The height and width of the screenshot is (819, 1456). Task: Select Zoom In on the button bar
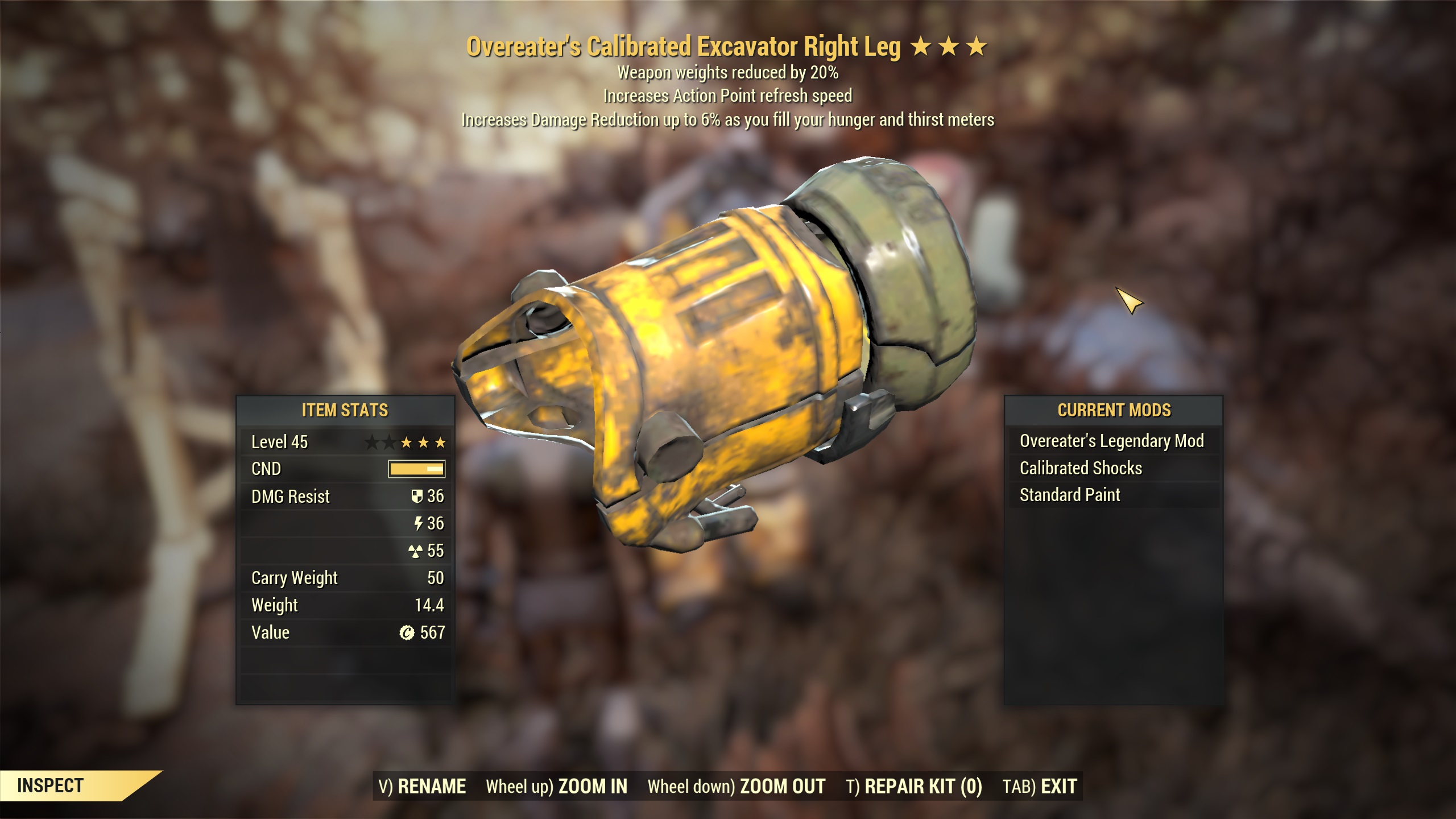[x=556, y=787]
